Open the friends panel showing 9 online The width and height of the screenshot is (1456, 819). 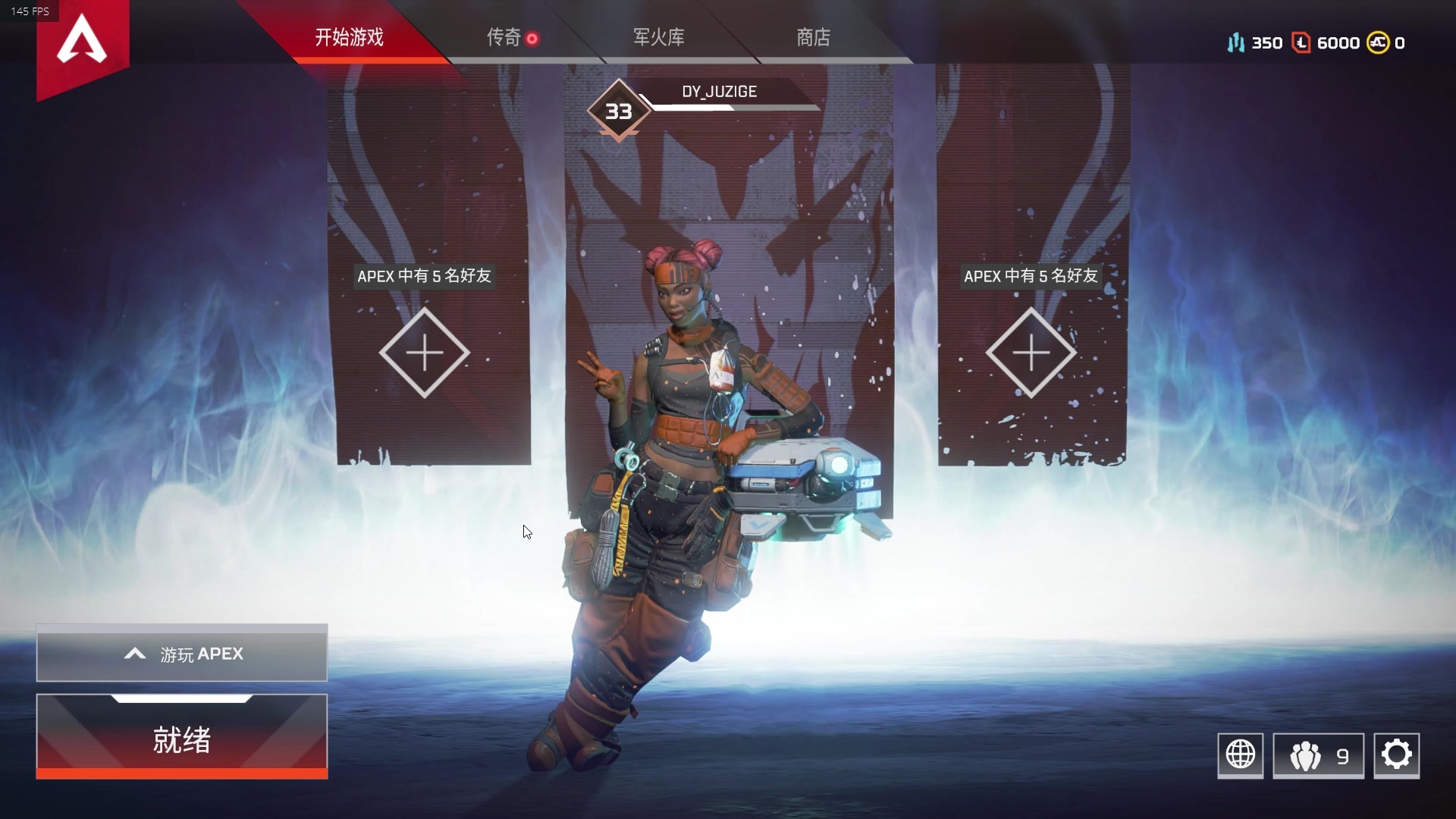pos(1318,755)
